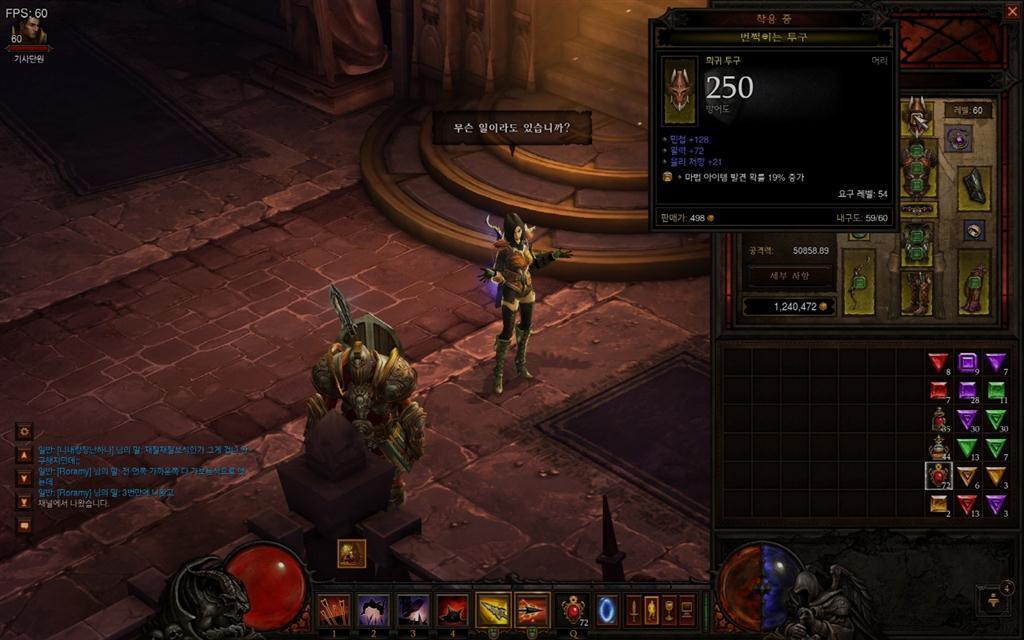Image resolution: width=1024 pixels, height=640 pixels.
Task: Click the red triangle gem stack of 8
Action: tap(938, 362)
